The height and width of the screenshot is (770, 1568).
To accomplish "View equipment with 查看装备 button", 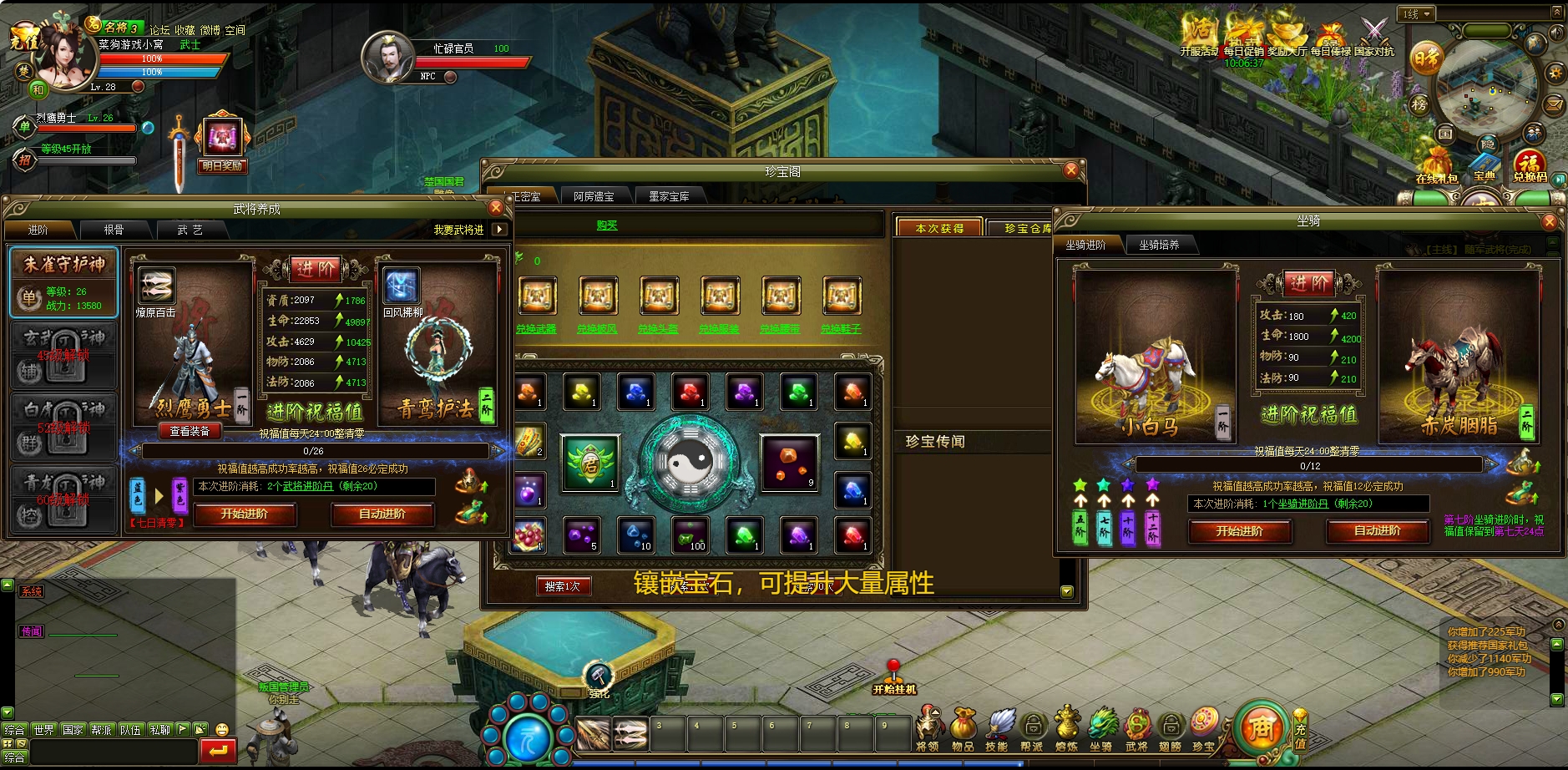I will [x=190, y=431].
